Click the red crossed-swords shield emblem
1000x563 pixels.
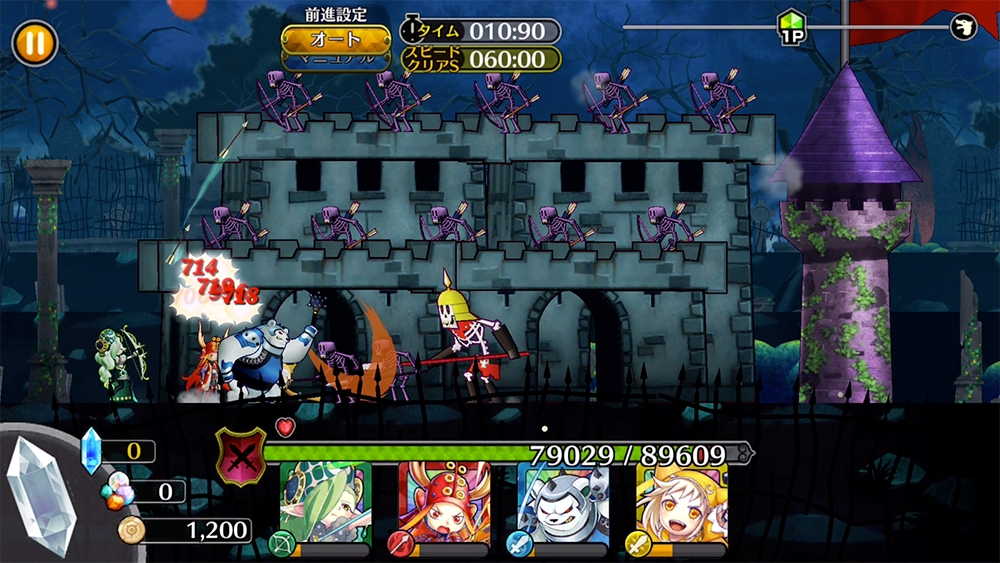coord(241,455)
